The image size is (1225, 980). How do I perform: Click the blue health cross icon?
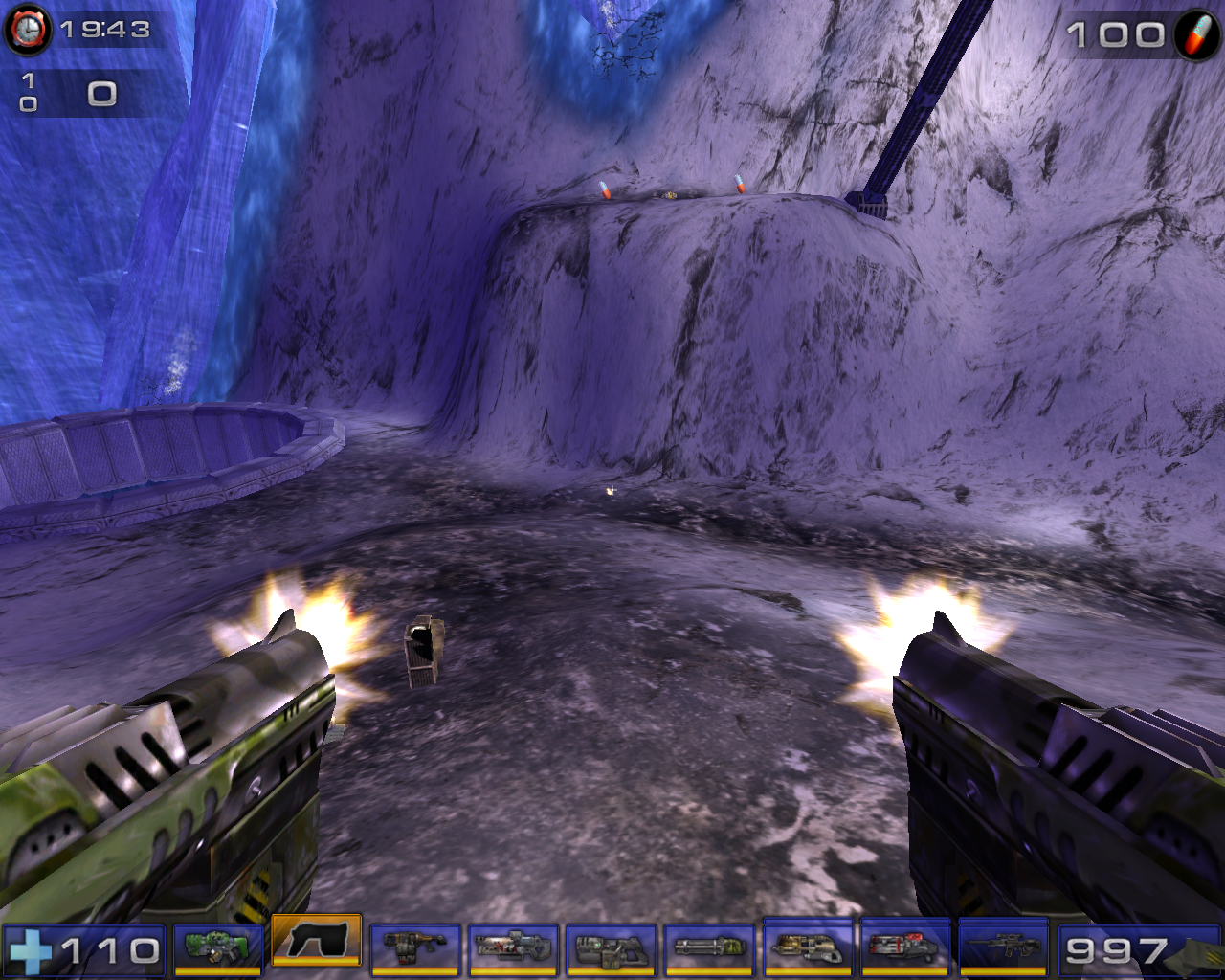(33, 952)
